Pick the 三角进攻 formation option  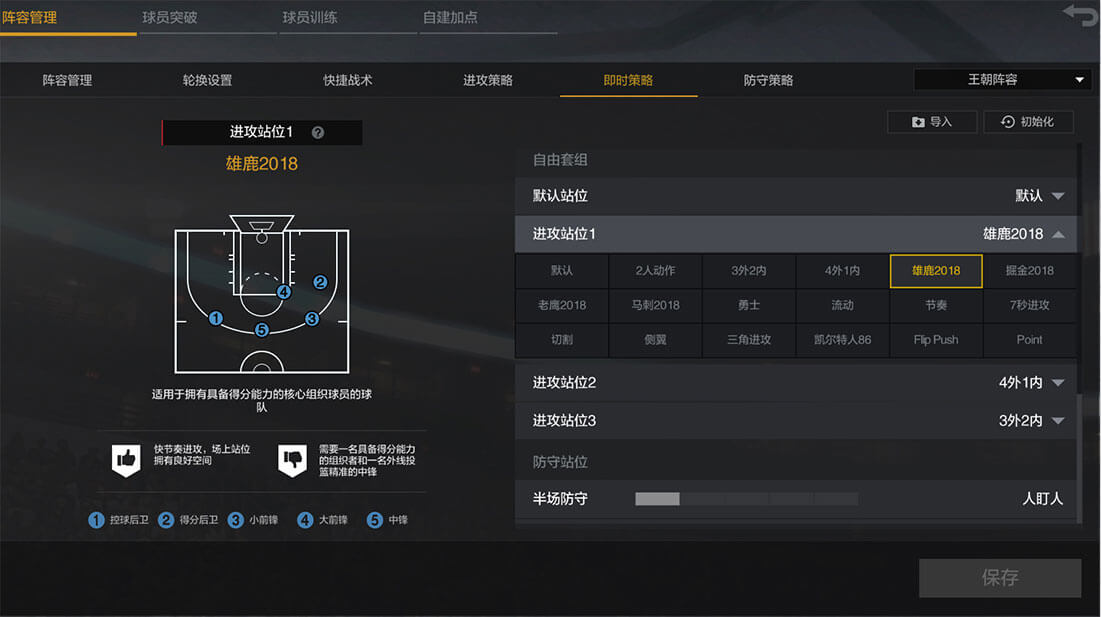(x=749, y=340)
